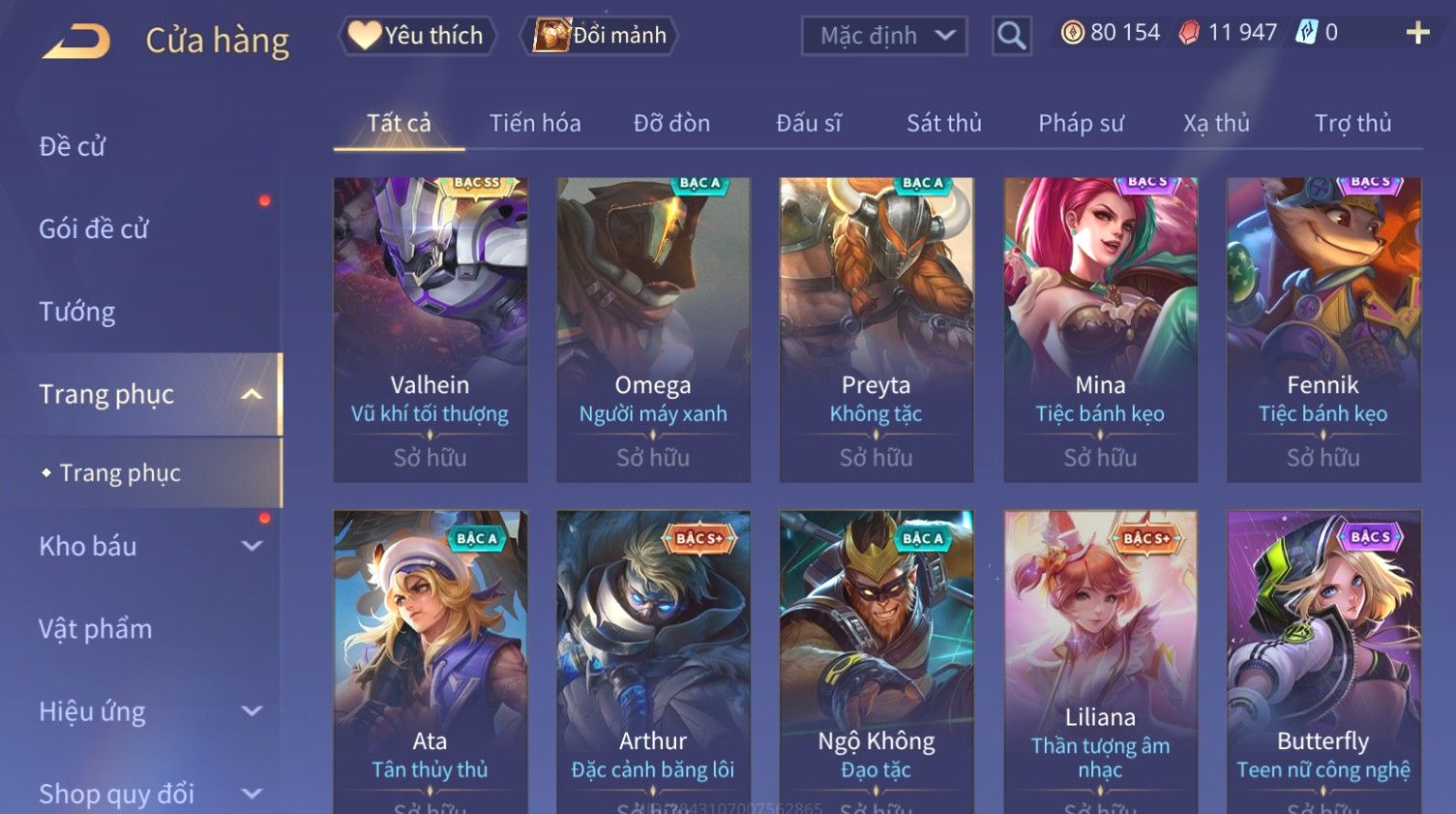Choose the Trợ thủ tab
1456x814 pixels.
click(1352, 123)
